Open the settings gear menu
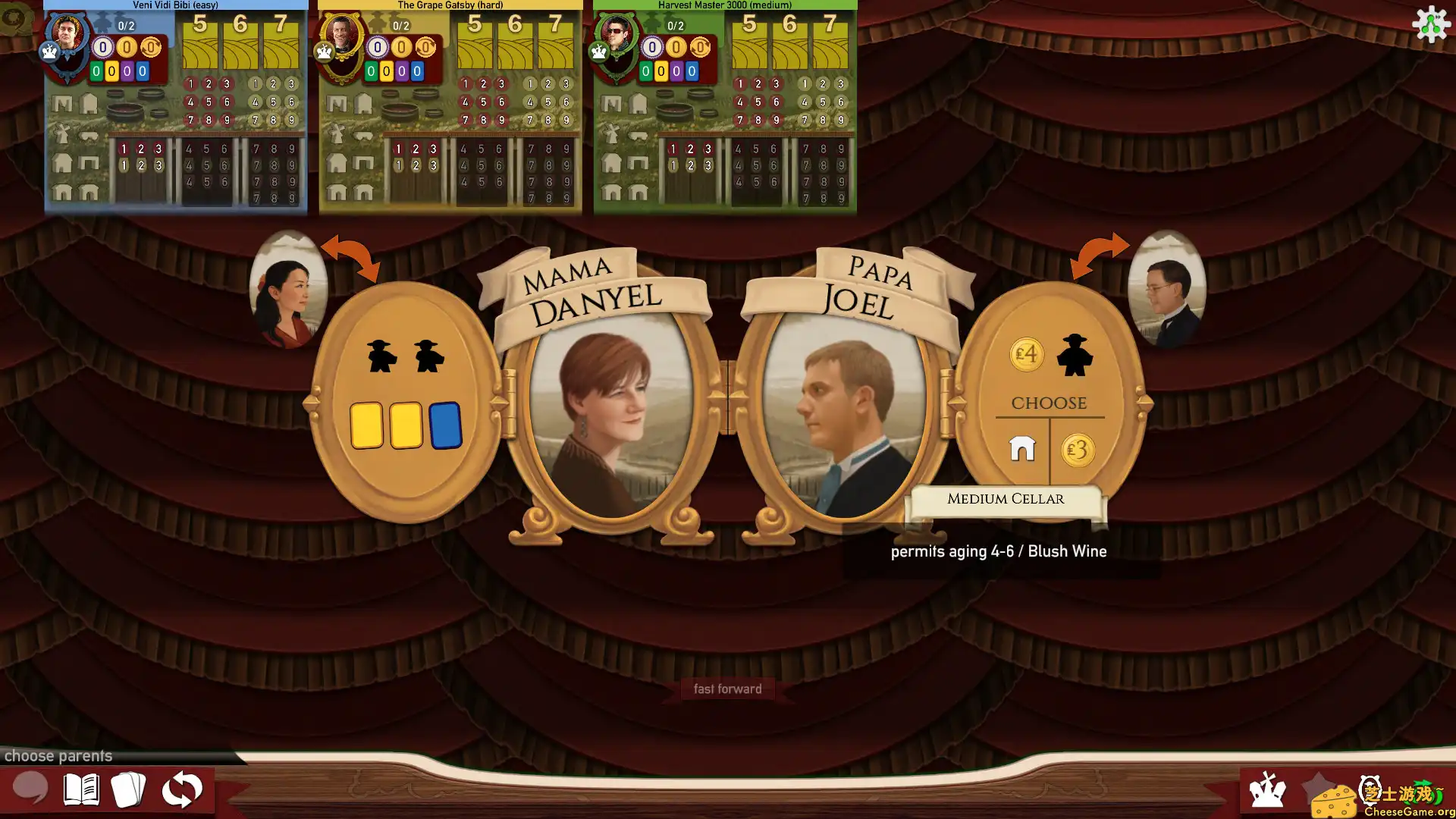The image size is (1456, 819). (1431, 24)
